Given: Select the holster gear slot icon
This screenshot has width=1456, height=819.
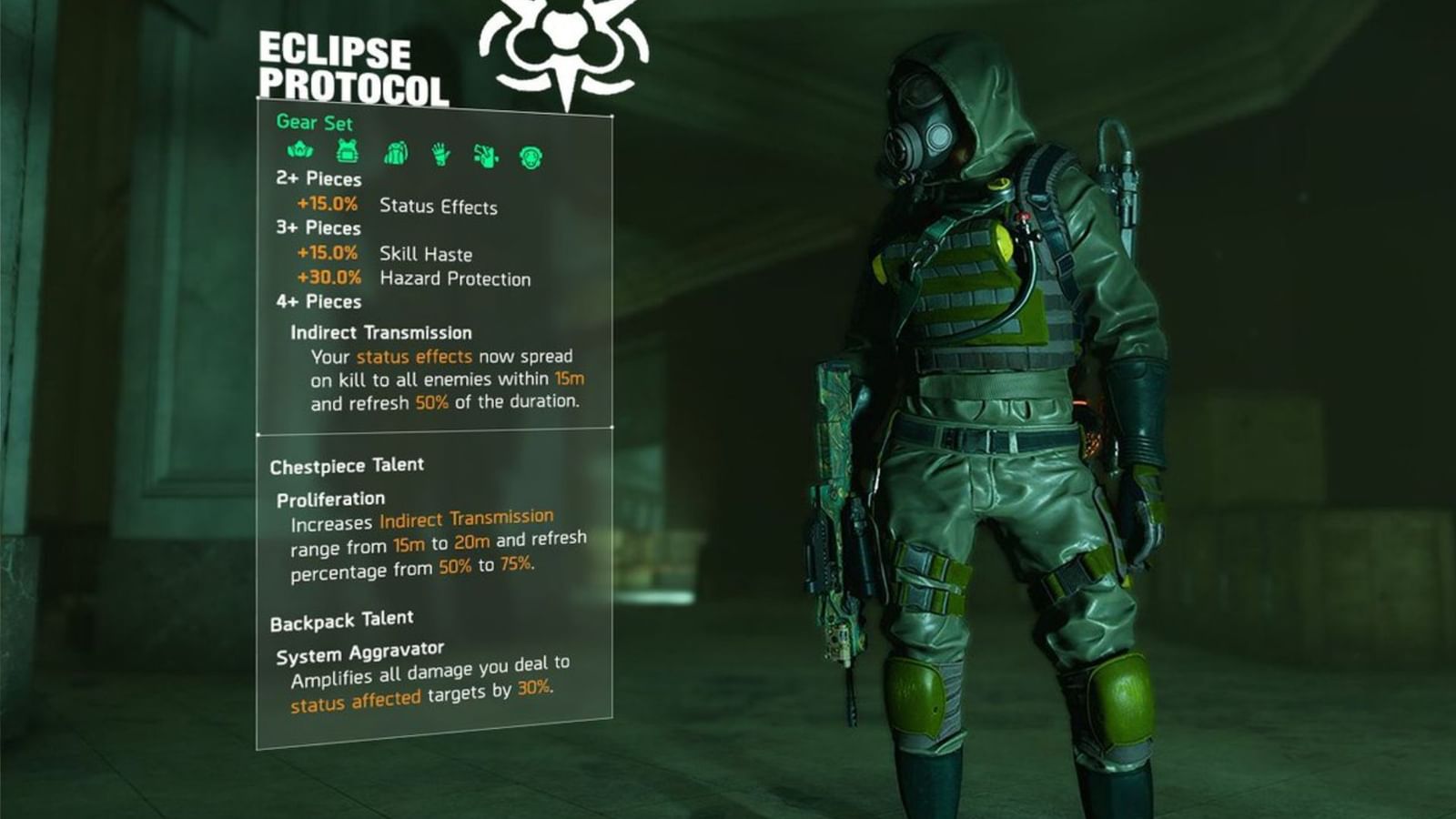Looking at the screenshot, I should click(x=487, y=155).
